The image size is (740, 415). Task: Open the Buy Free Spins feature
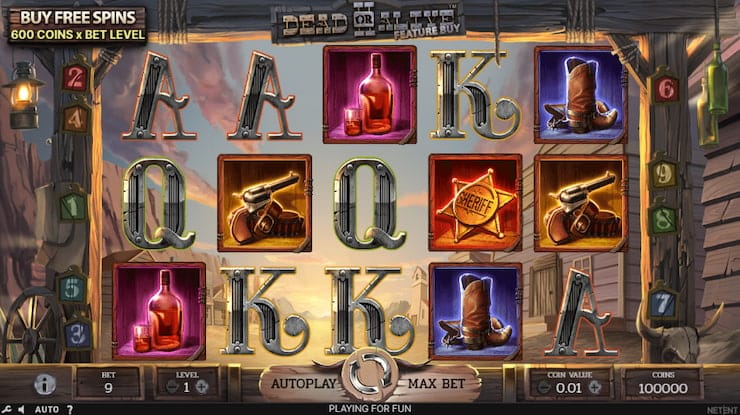click(x=73, y=24)
